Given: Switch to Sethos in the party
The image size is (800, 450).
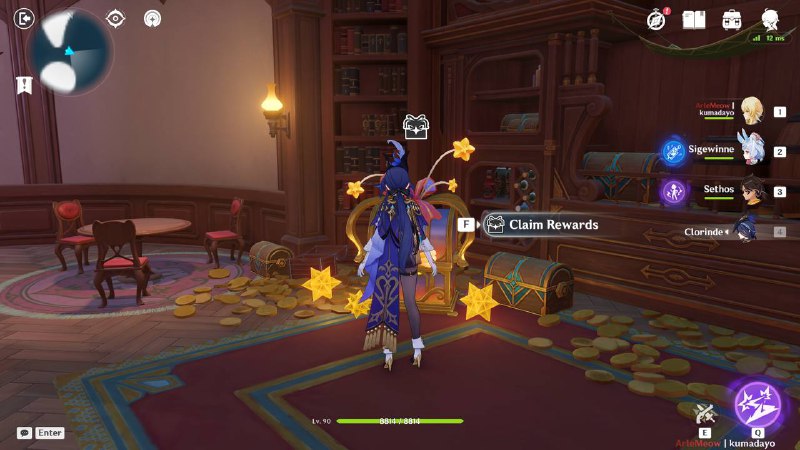Looking at the screenshot, I should 750,190.
